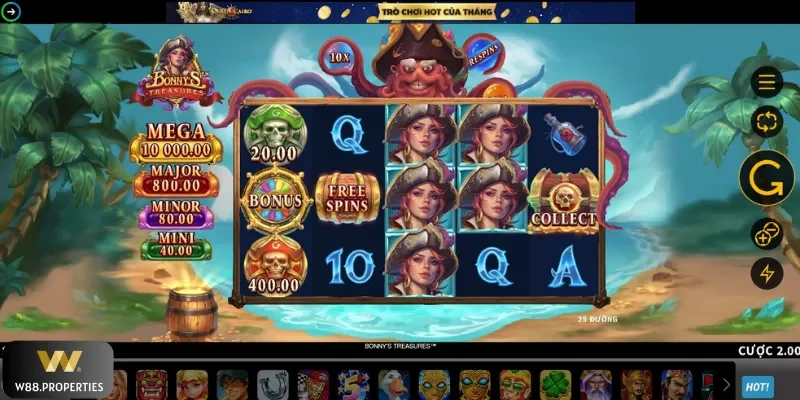The height and width of the screenshot is (400, 800).
Task: Activate the autoplay circular arrows button
Action: (x=767, y=123)
